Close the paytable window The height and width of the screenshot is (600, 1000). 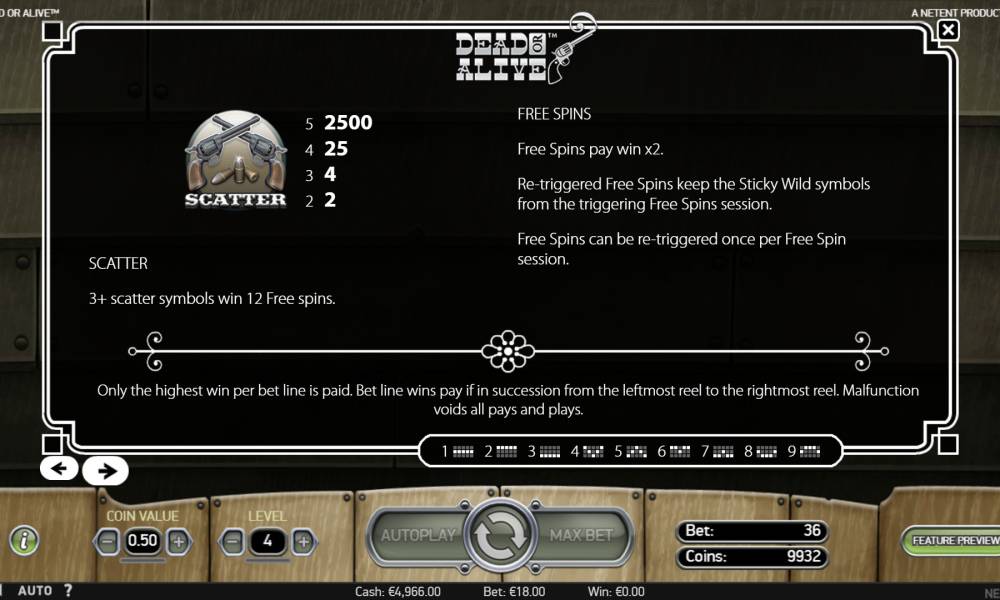pos(948,30)
